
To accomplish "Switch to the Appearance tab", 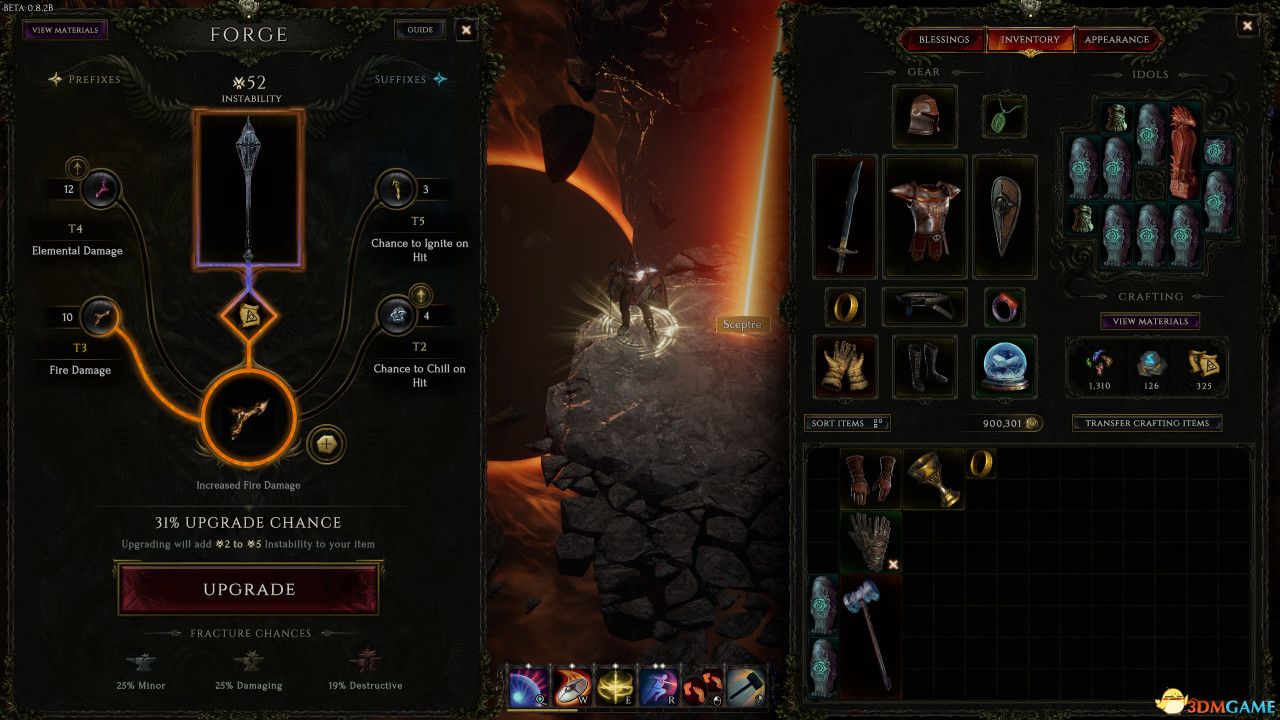I will [1116, 40].
